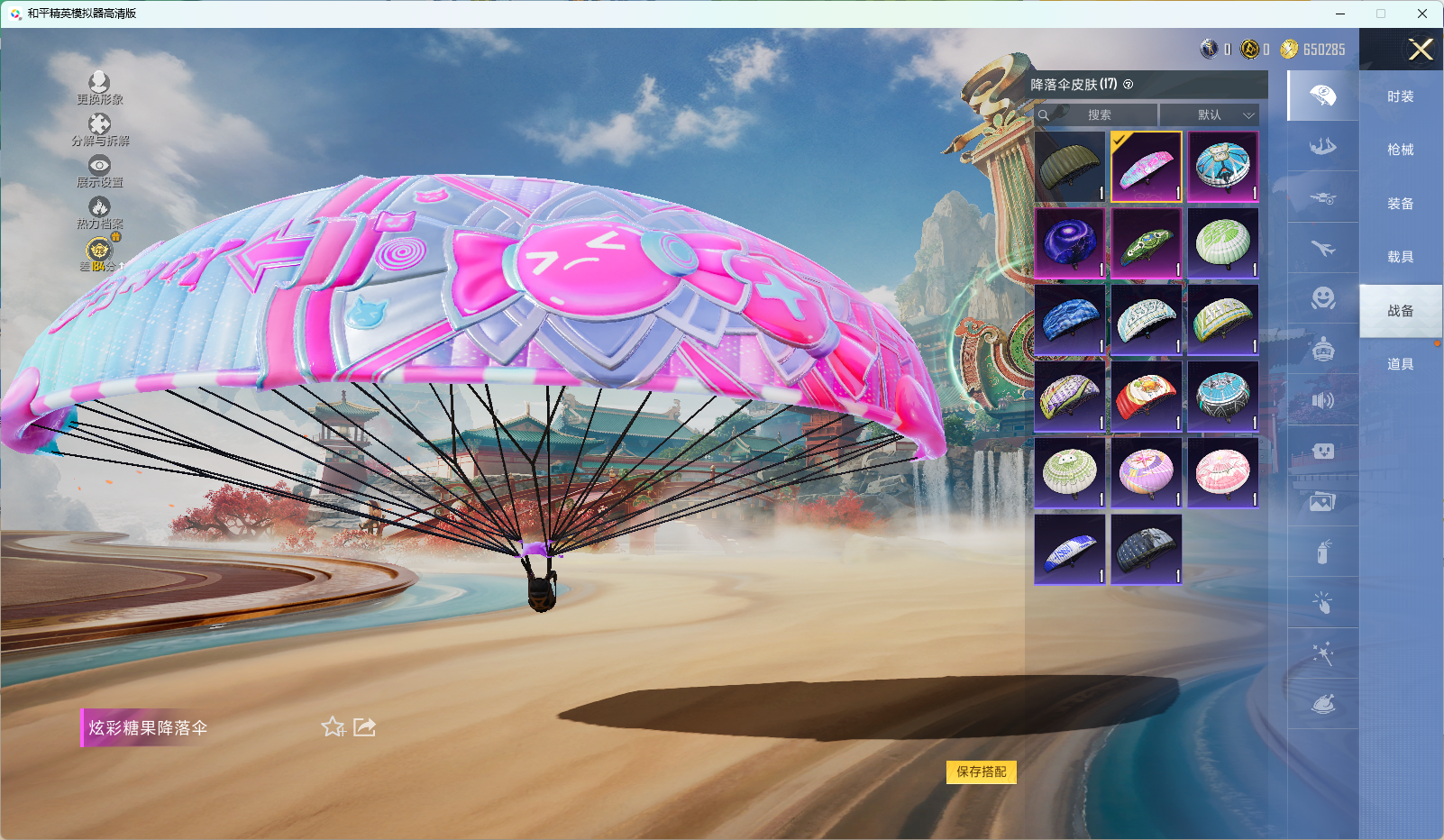The width and height of the screenshot is (1444, 840).
Task: Share the parachute skin via arrow icon
Action: [364, 727]
